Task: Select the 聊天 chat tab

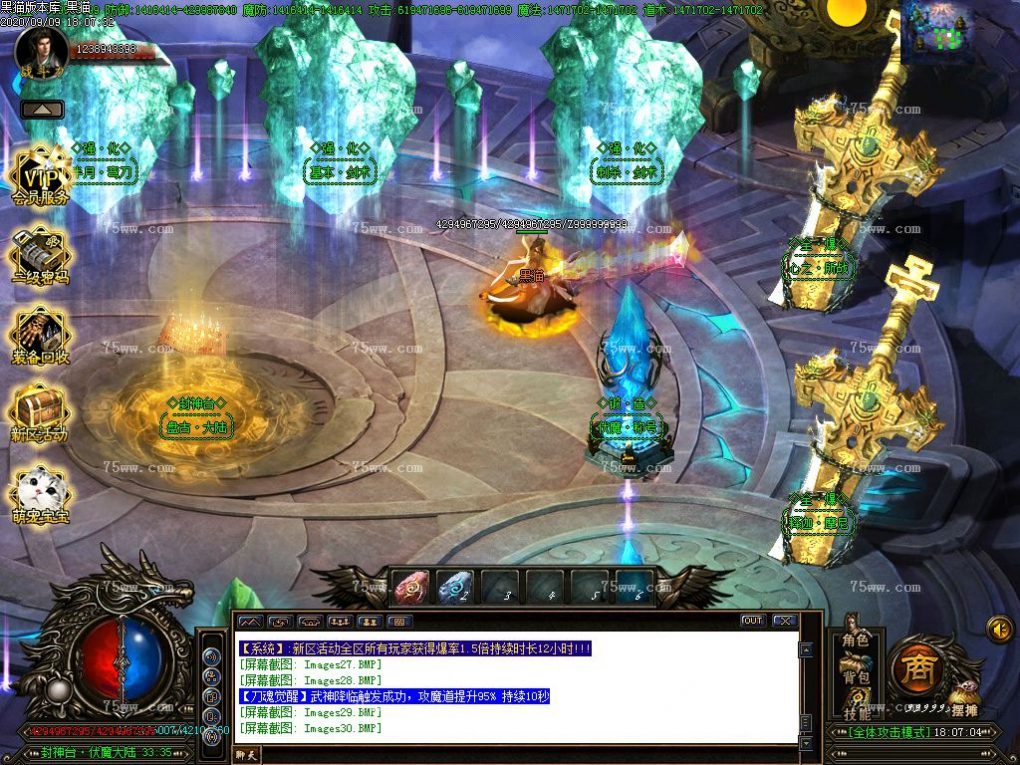Action: coord(246,755)
